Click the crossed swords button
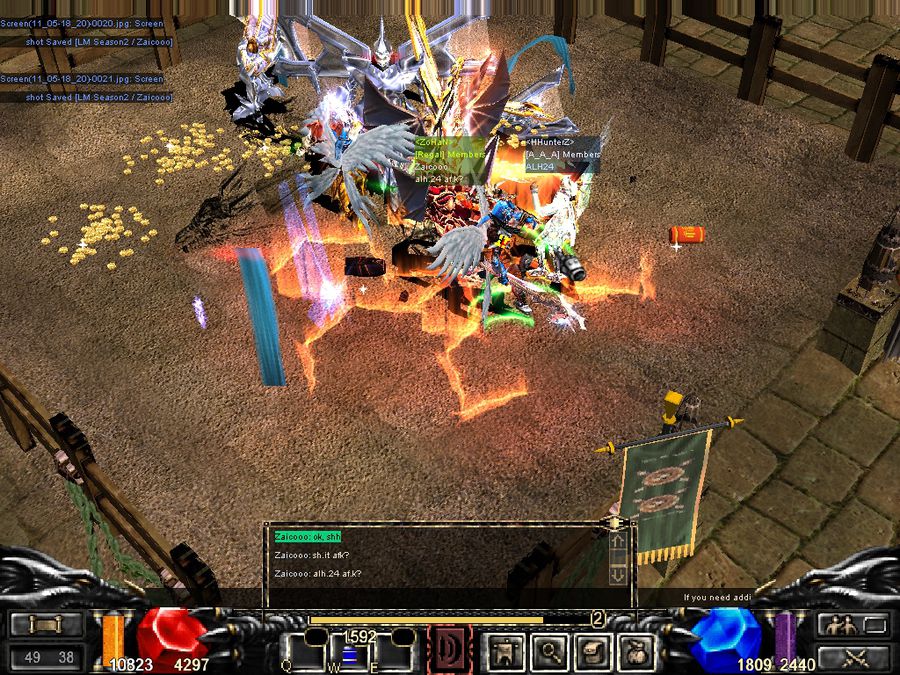The width and height of the screenshot is (900, 675). coord(853,657)
